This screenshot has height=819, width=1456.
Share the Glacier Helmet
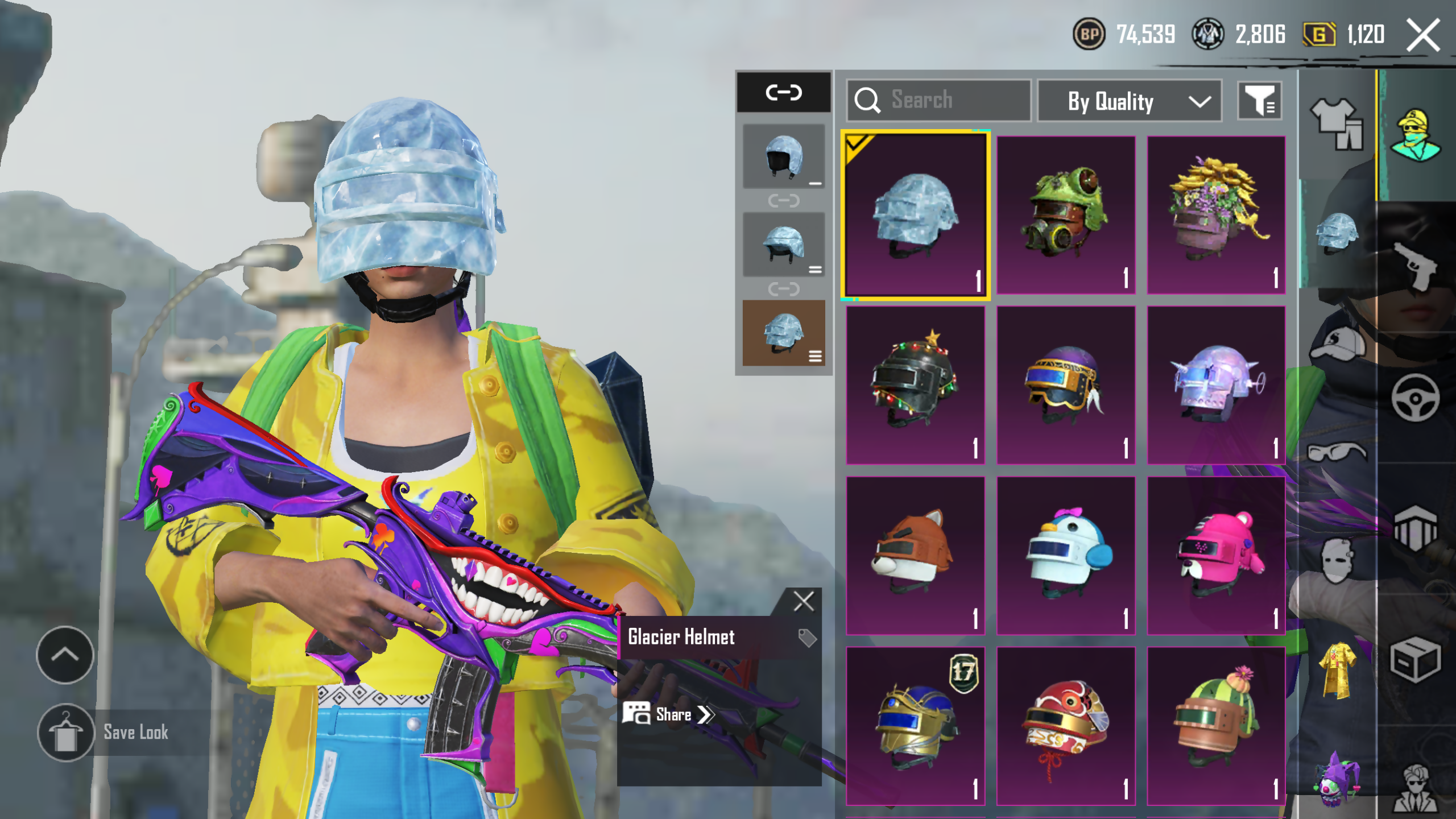tap(668, 714)
